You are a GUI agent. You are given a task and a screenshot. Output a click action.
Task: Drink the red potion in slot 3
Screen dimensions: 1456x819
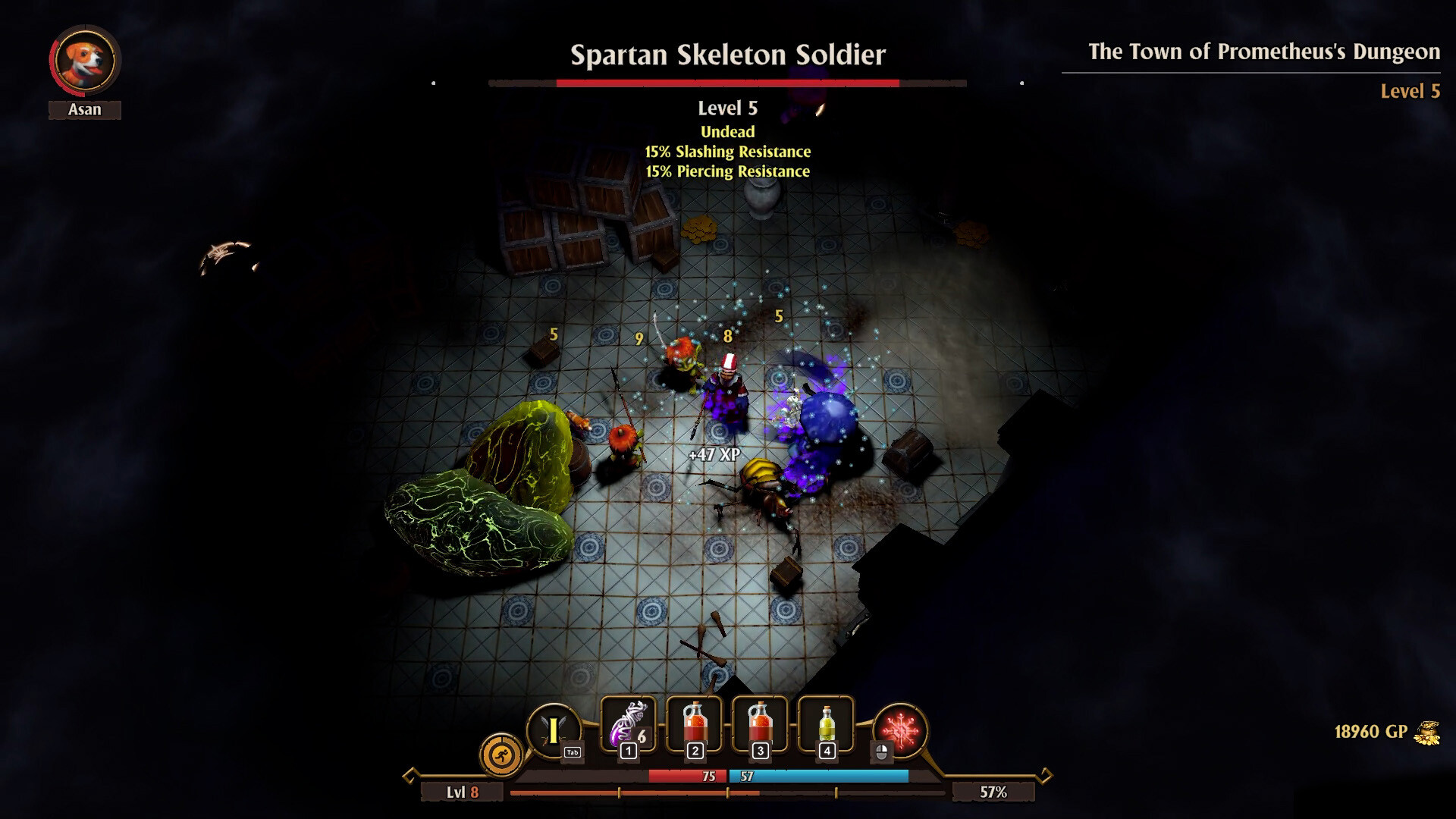pyautogui.click(x=760, y=726)
